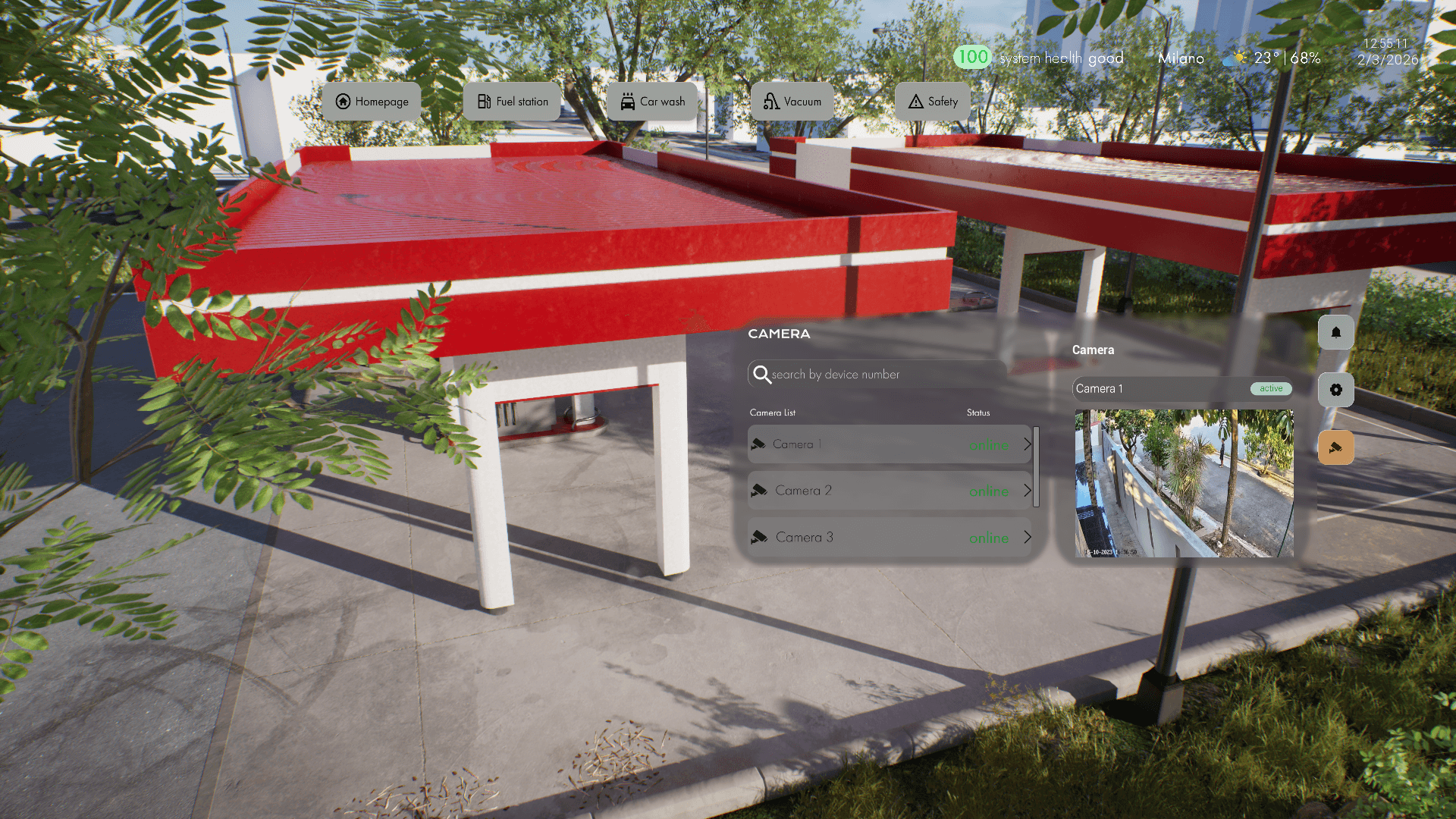Open the Homepage tab
Screen dimensions: 1456x819
tap(372, 102)
